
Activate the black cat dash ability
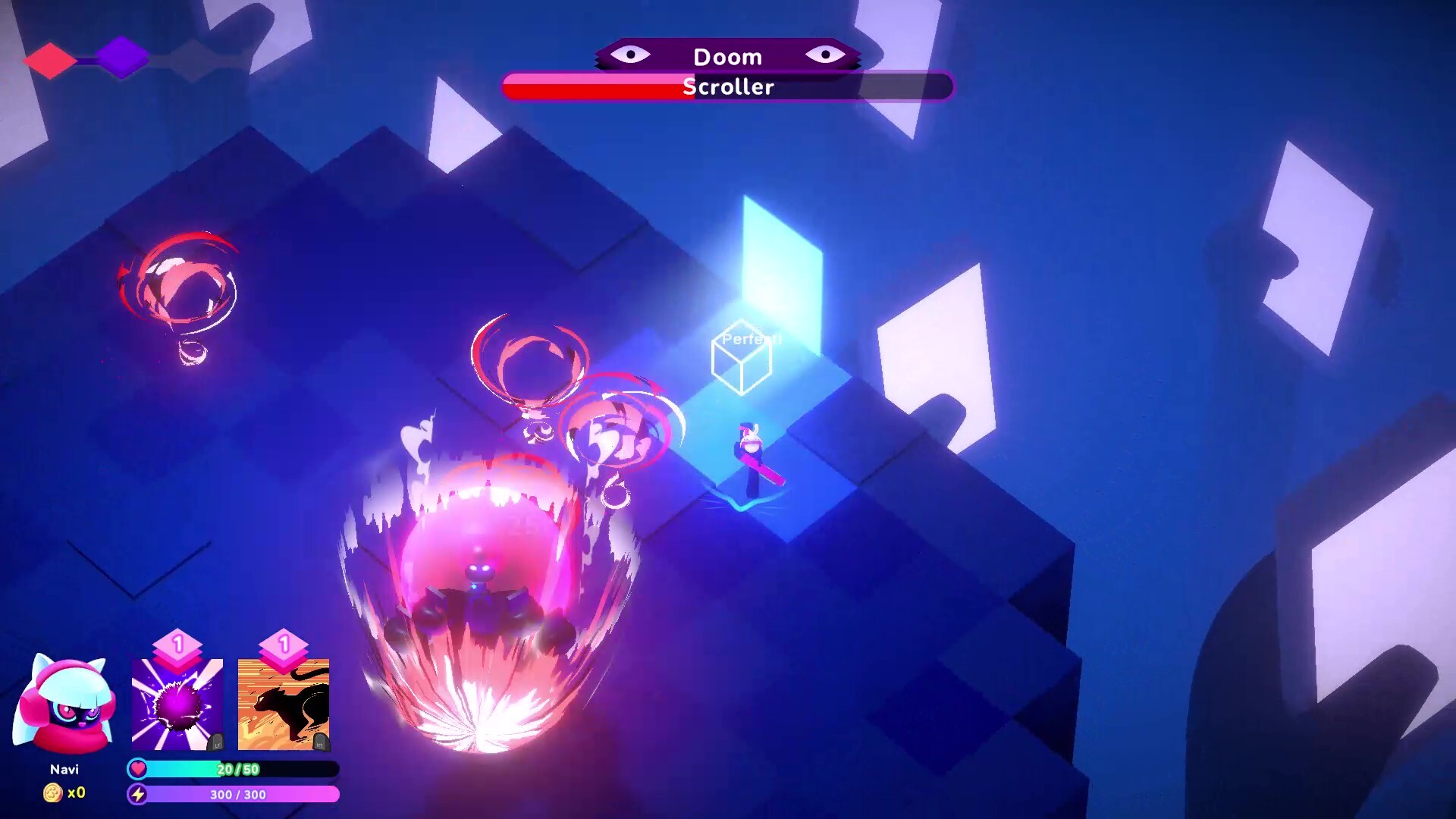[x=284, y=704]
